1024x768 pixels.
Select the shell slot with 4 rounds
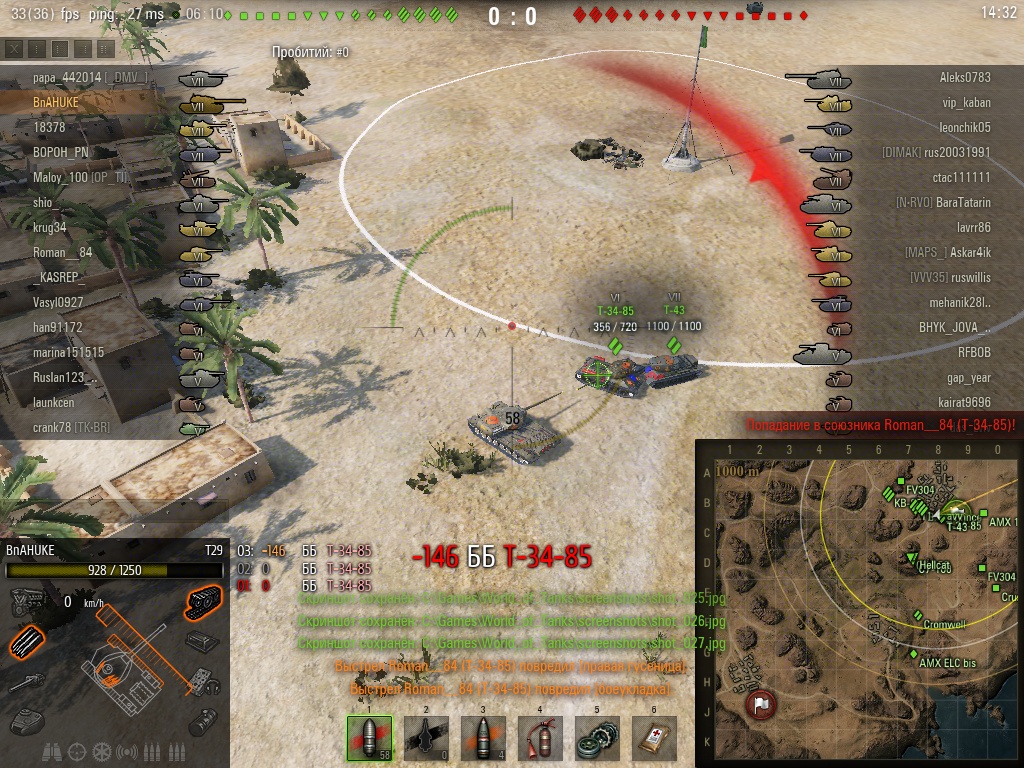pyautogui.click(x=483, y=739)
